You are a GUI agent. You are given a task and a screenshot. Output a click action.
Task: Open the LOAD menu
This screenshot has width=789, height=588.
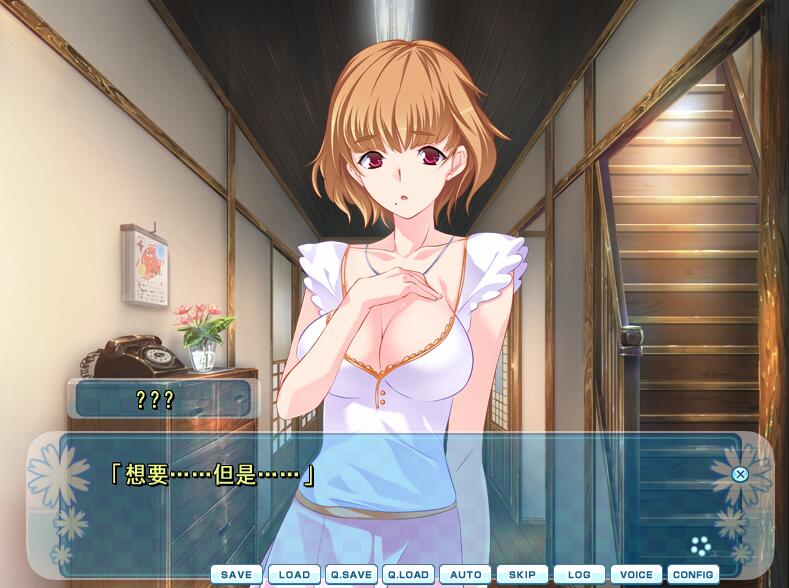(294, 575)
